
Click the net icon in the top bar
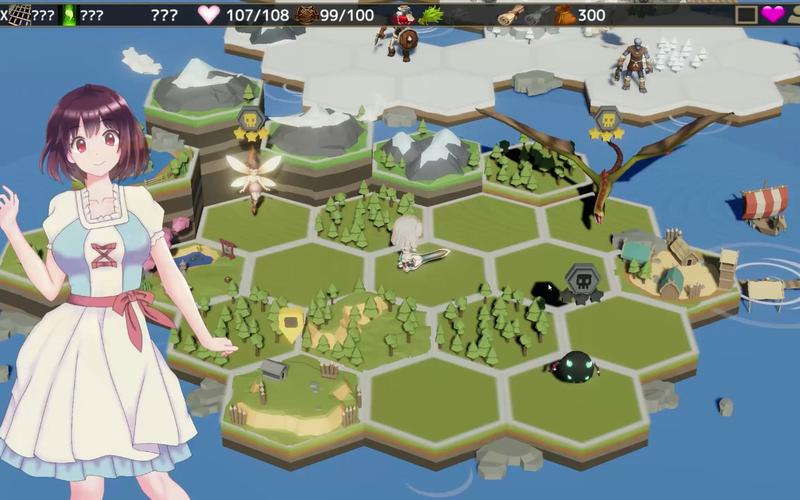[x=20, y=14]
